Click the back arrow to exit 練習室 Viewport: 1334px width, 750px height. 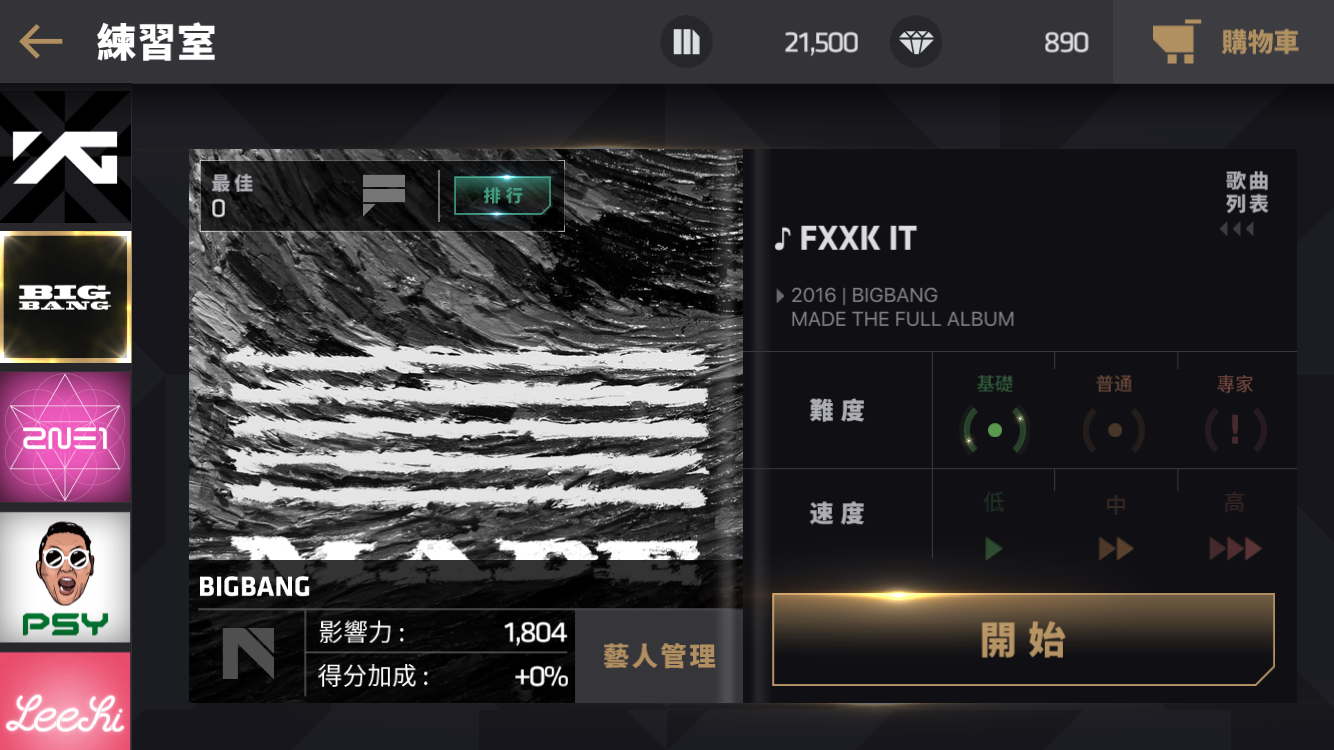click(x=38, y=41)
